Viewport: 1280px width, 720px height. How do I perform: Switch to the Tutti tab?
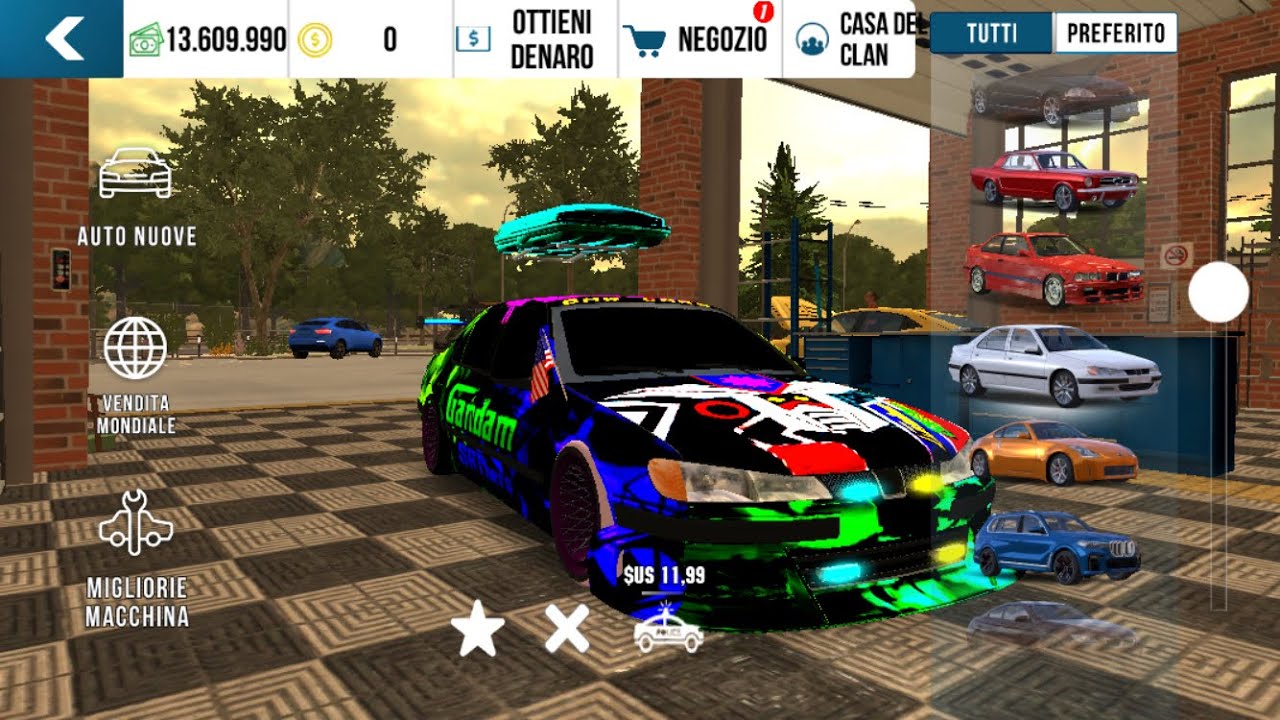[x=991, y=33]
